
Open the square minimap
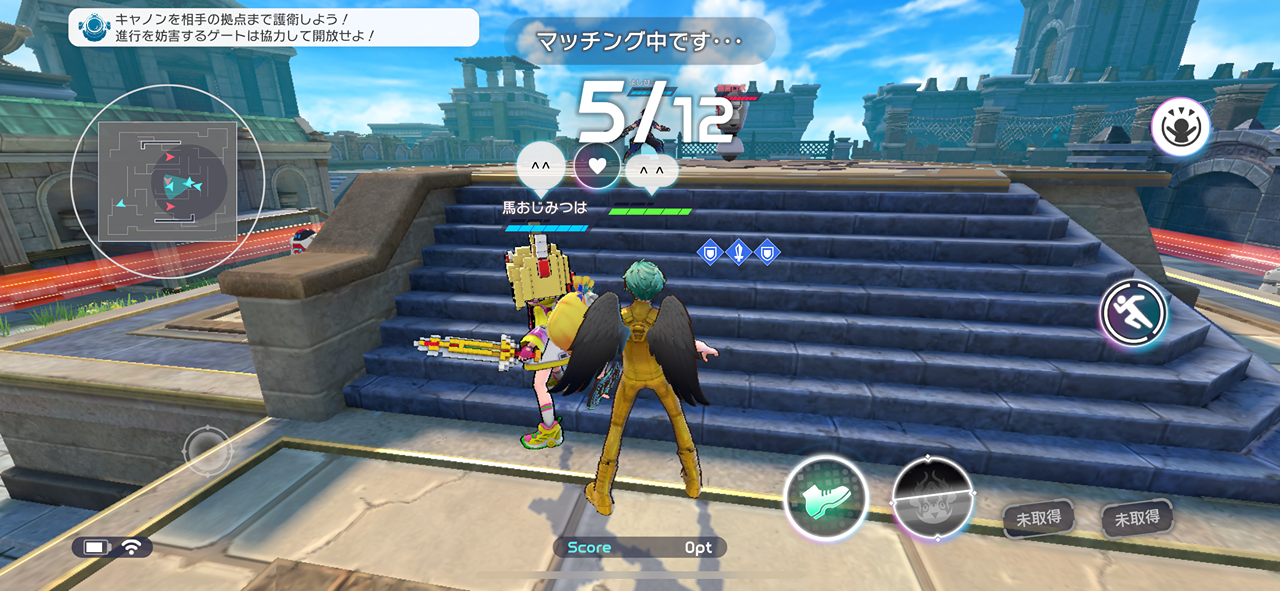tap(167, 181)
